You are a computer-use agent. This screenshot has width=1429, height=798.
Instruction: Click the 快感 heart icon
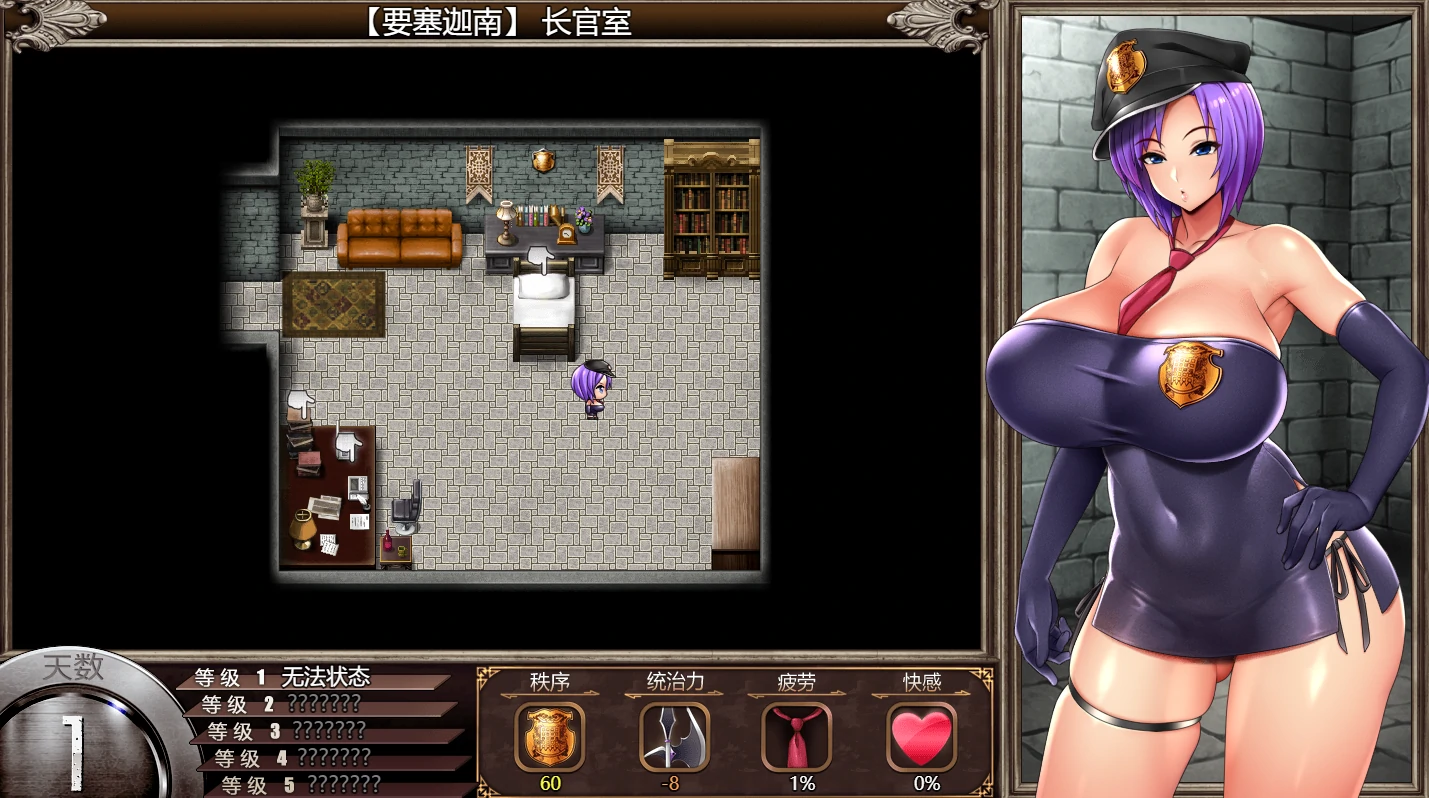pyautogui.click(x=920, y=737)
